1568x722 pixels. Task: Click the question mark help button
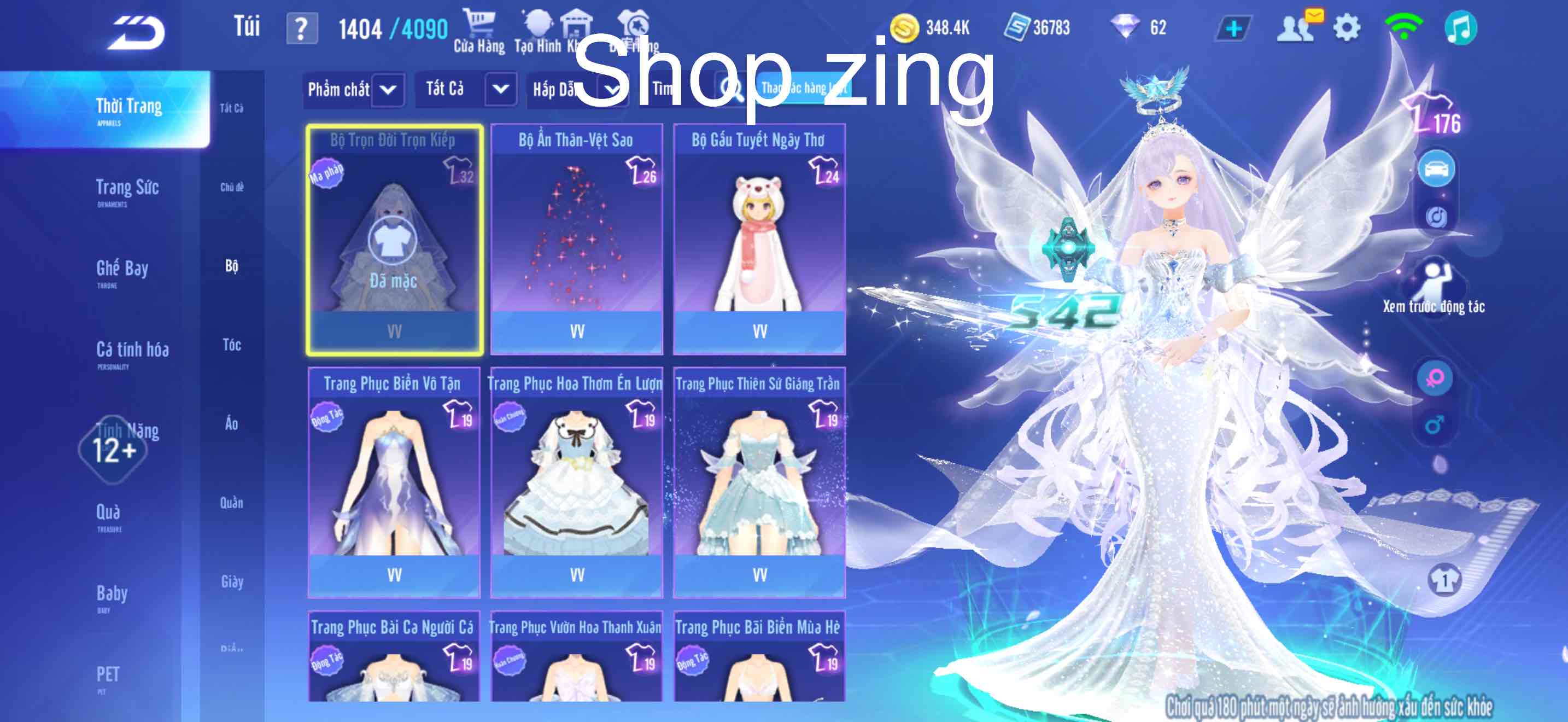301,27
